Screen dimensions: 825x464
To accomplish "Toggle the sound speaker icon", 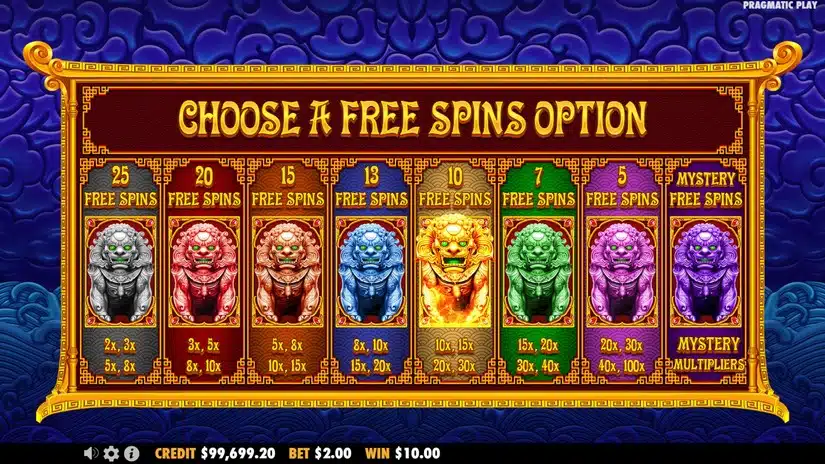I will [92, 453].
